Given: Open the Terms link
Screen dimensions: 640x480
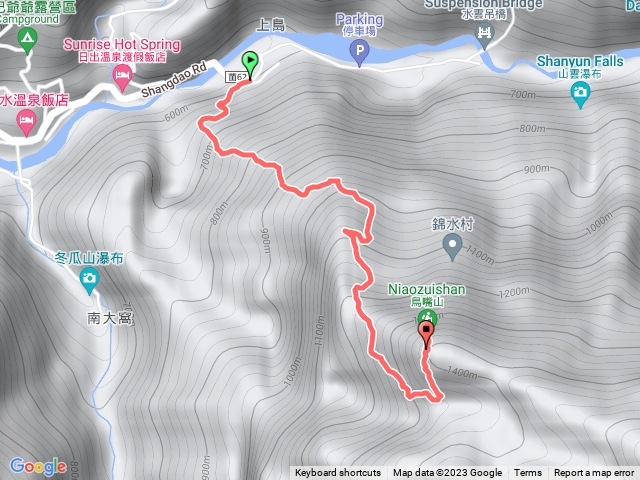Looking at the screenshot, I should [x=528, y=473].
